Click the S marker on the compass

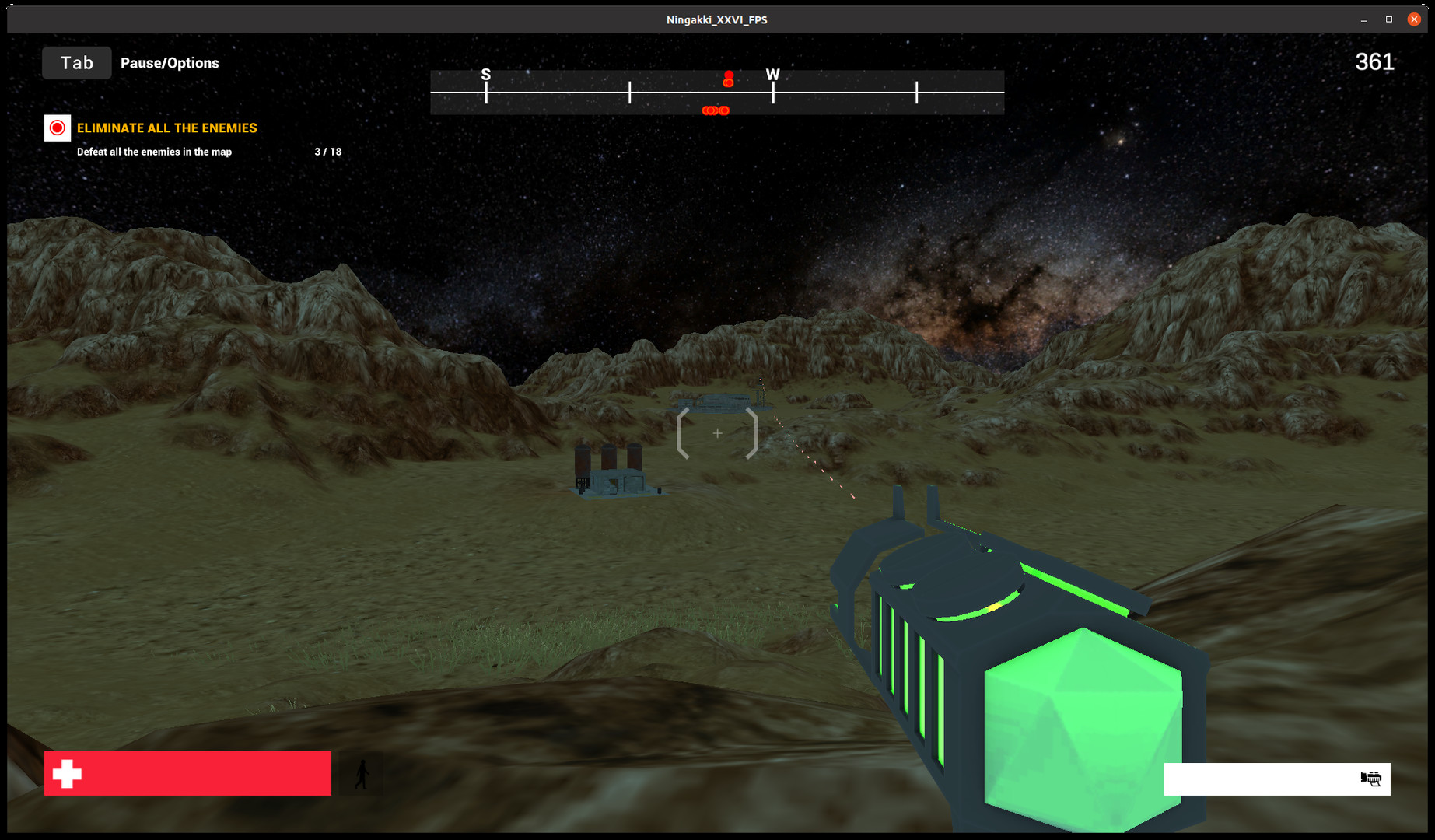tap(486, 75)
